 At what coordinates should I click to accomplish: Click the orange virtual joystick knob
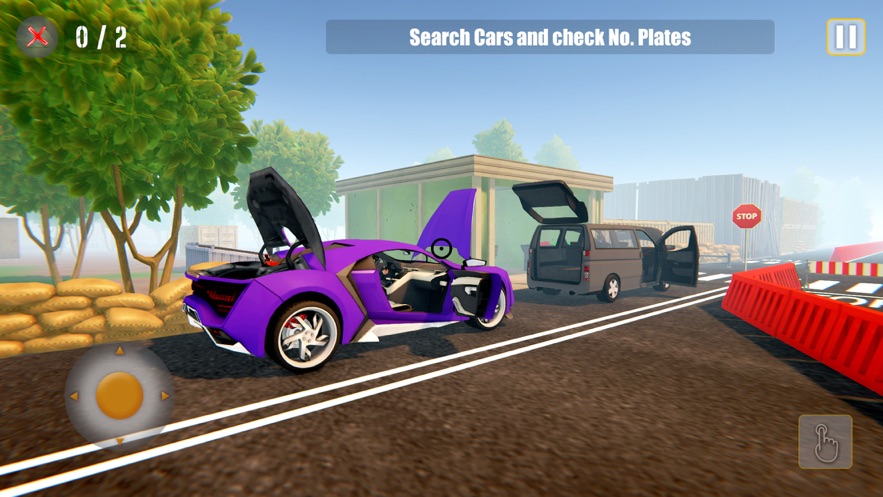tap(119, 395)
